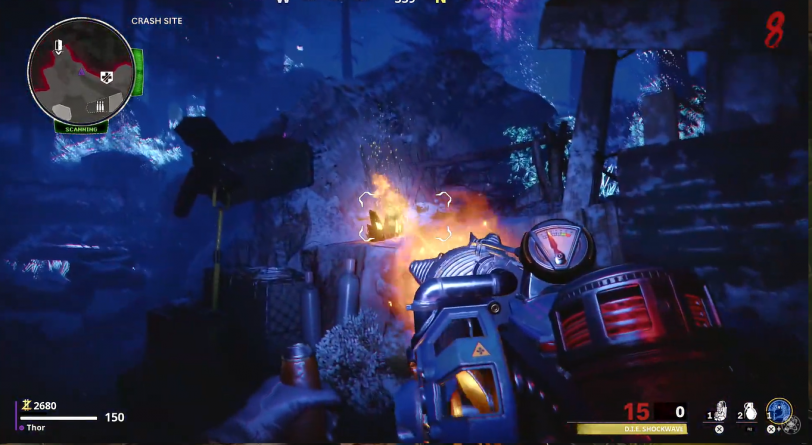Image resolution: width=812 pixels, height=445 pixels.
Task: Use the grenade equipment slot
Action: coord(749,411)
